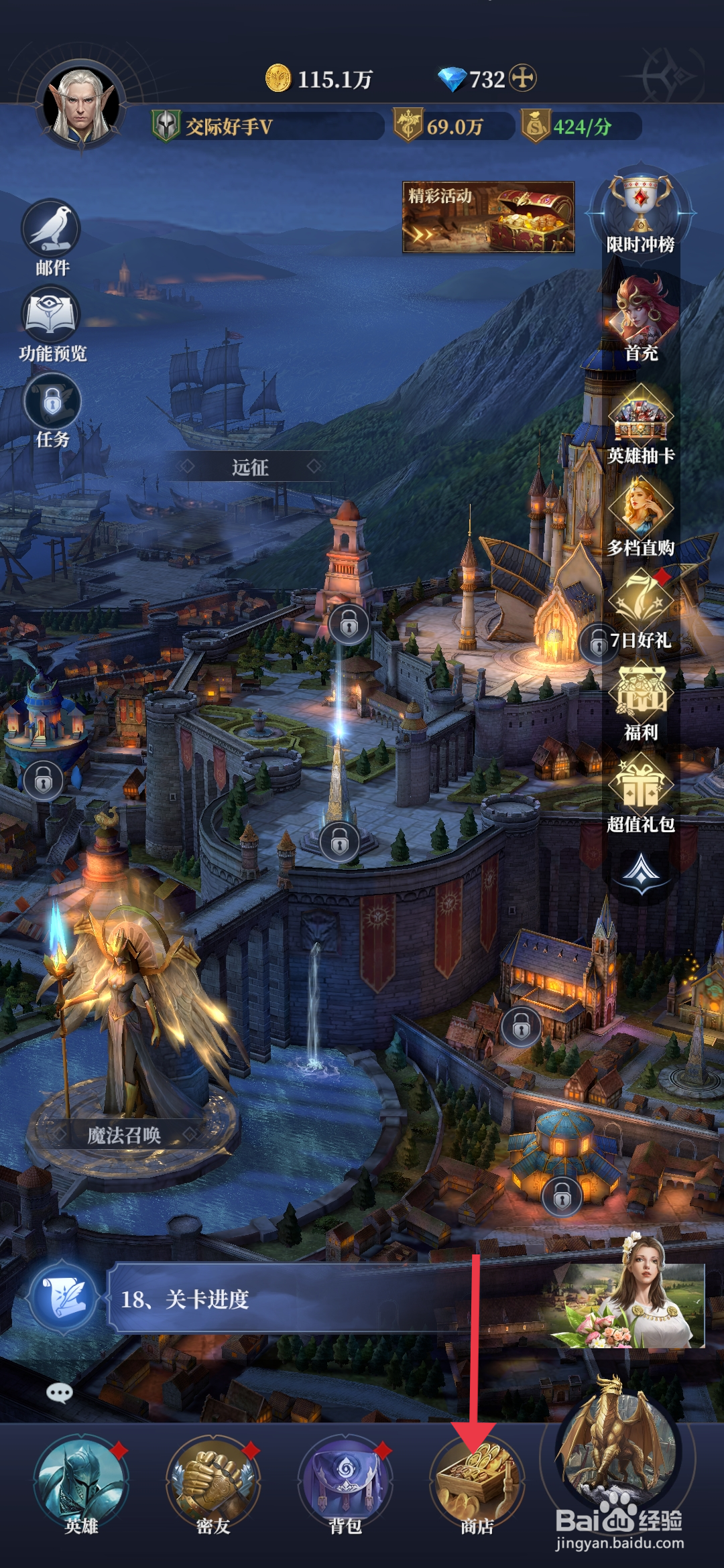Open the 商店 shop tab
The image size is (724, 1568).
(477, 1482)
